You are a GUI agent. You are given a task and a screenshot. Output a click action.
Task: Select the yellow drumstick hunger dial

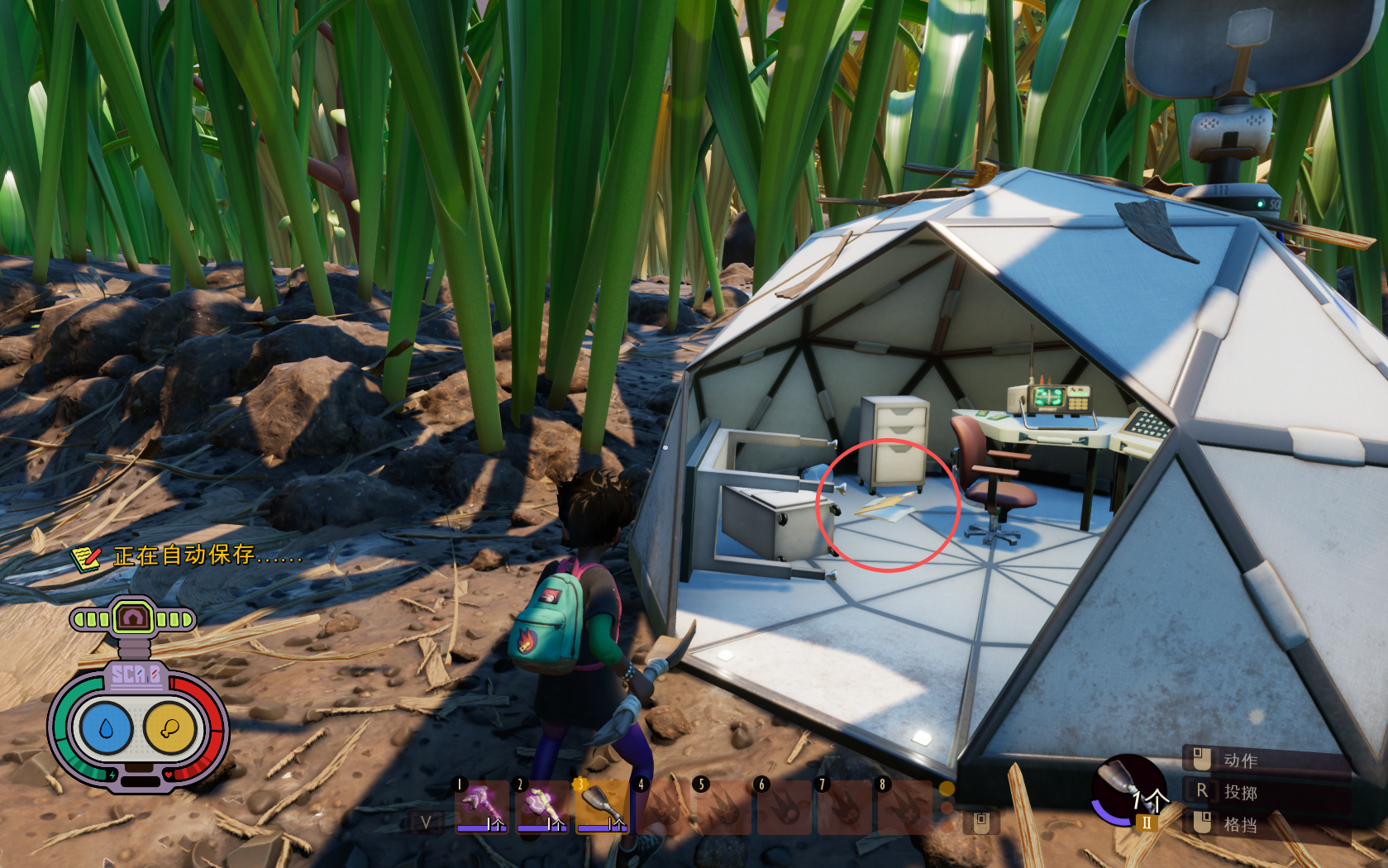click(x=169, y=728)
